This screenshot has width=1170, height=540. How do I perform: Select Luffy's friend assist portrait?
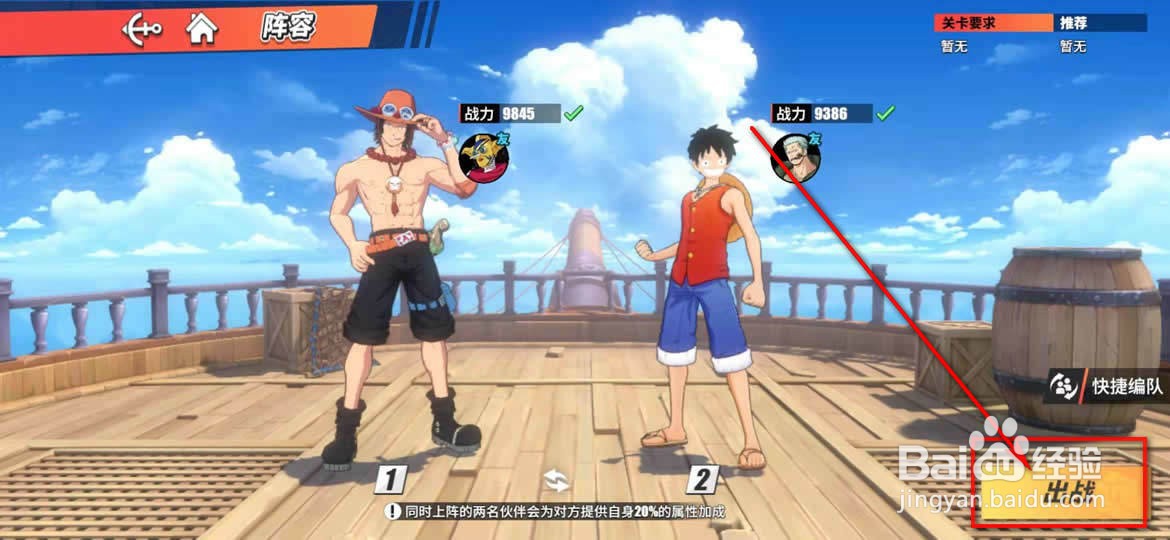point(796,157)
